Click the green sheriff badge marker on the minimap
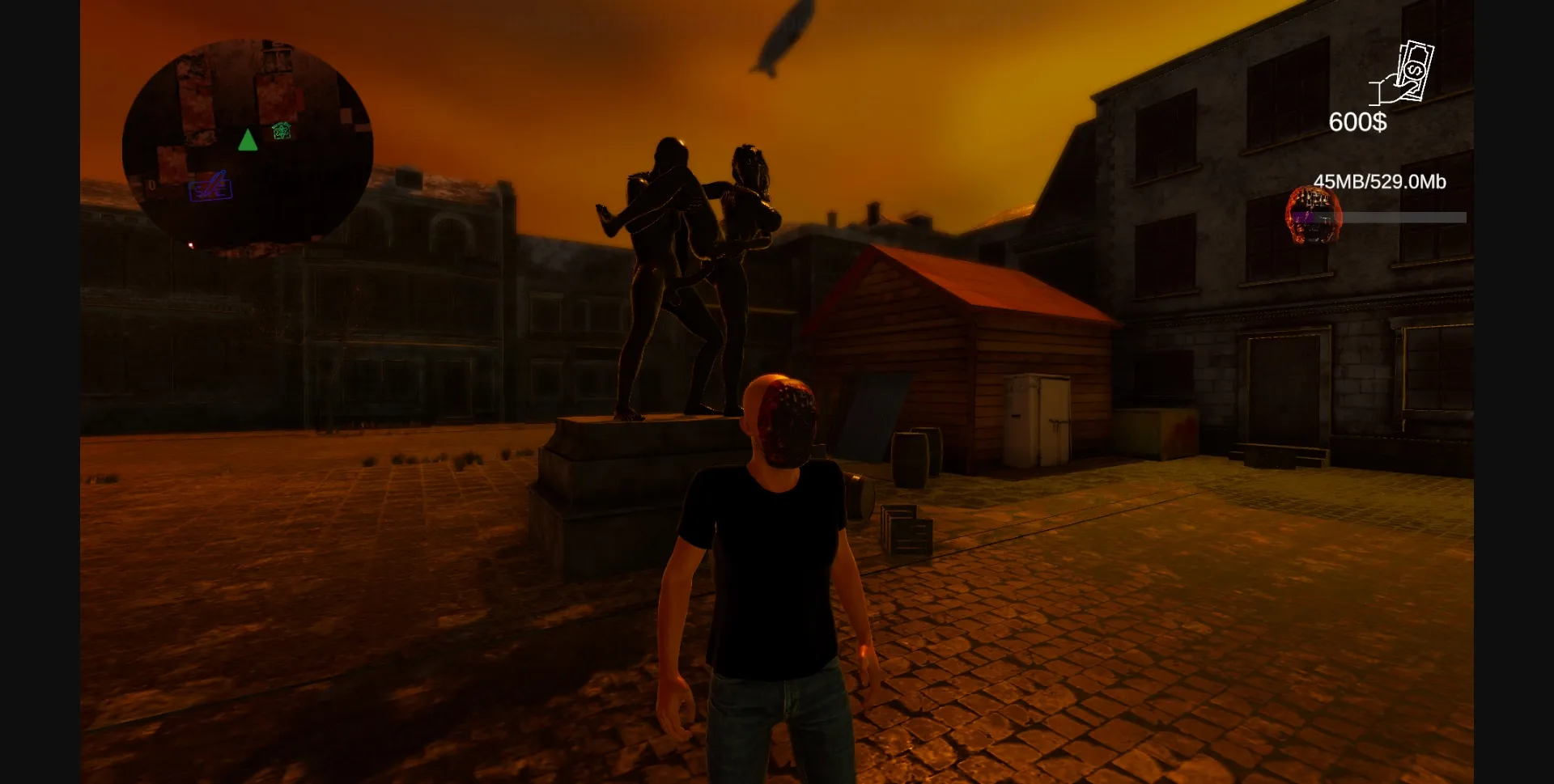This screenshot has height=784, width=1554. tap(280, 130)
